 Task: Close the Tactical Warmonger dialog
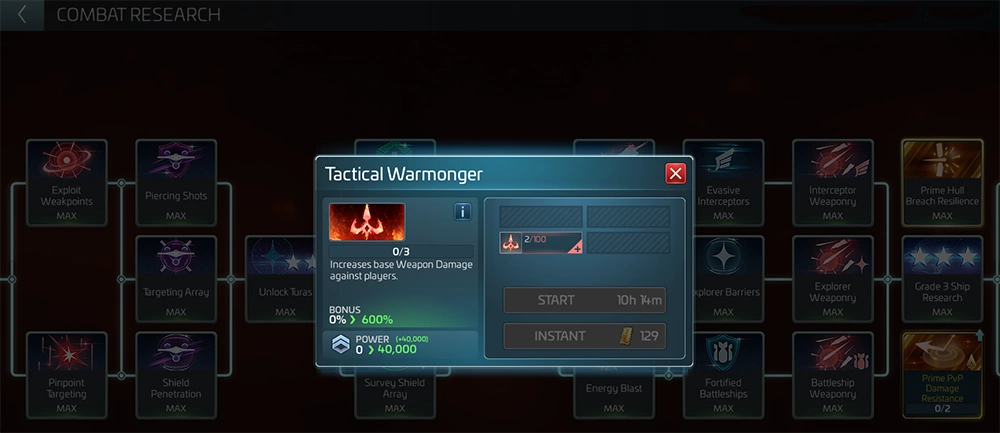[x=676, y=174]
